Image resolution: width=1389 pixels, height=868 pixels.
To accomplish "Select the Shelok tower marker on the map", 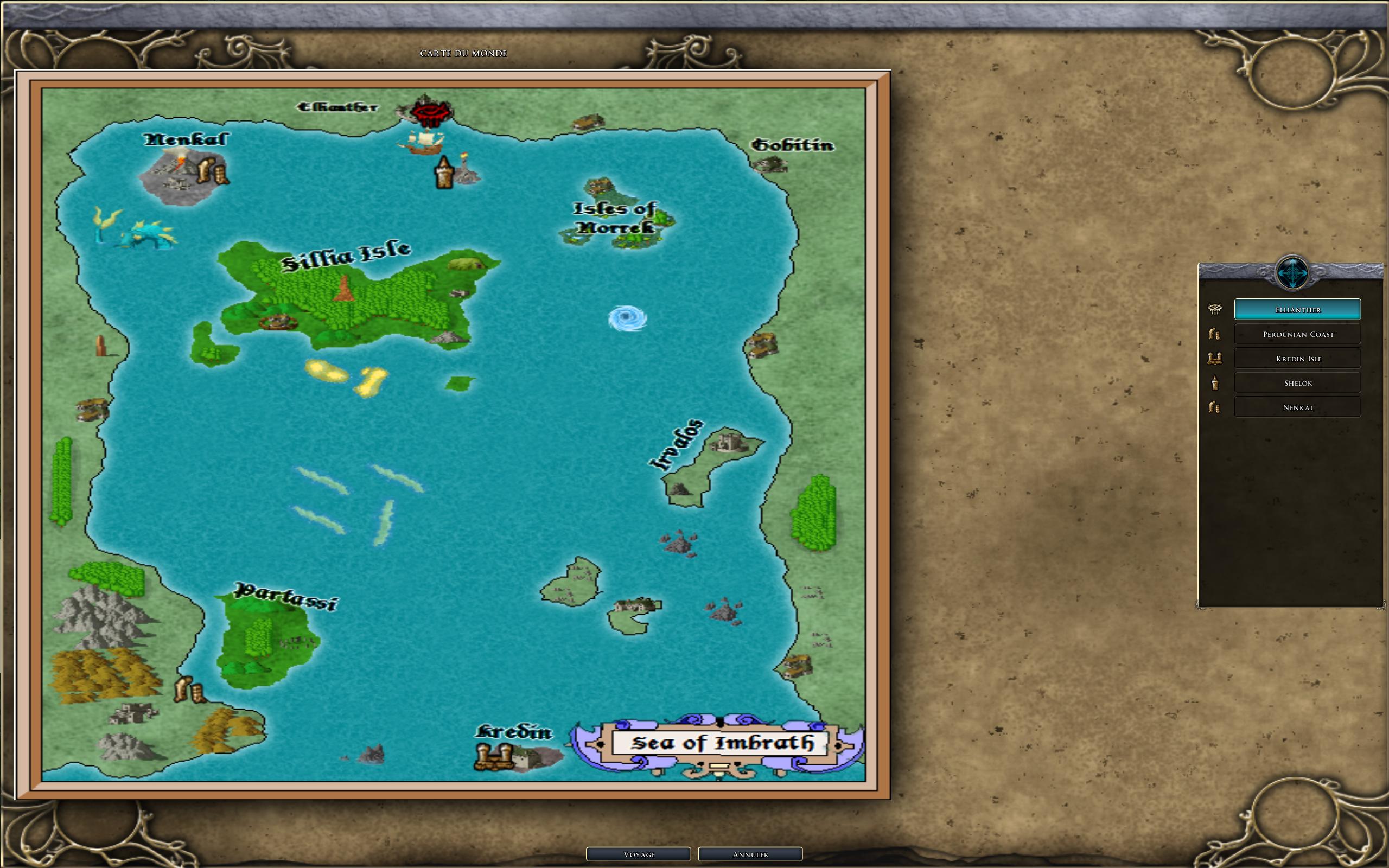I will pyautogui.click(x=444, y=173).
